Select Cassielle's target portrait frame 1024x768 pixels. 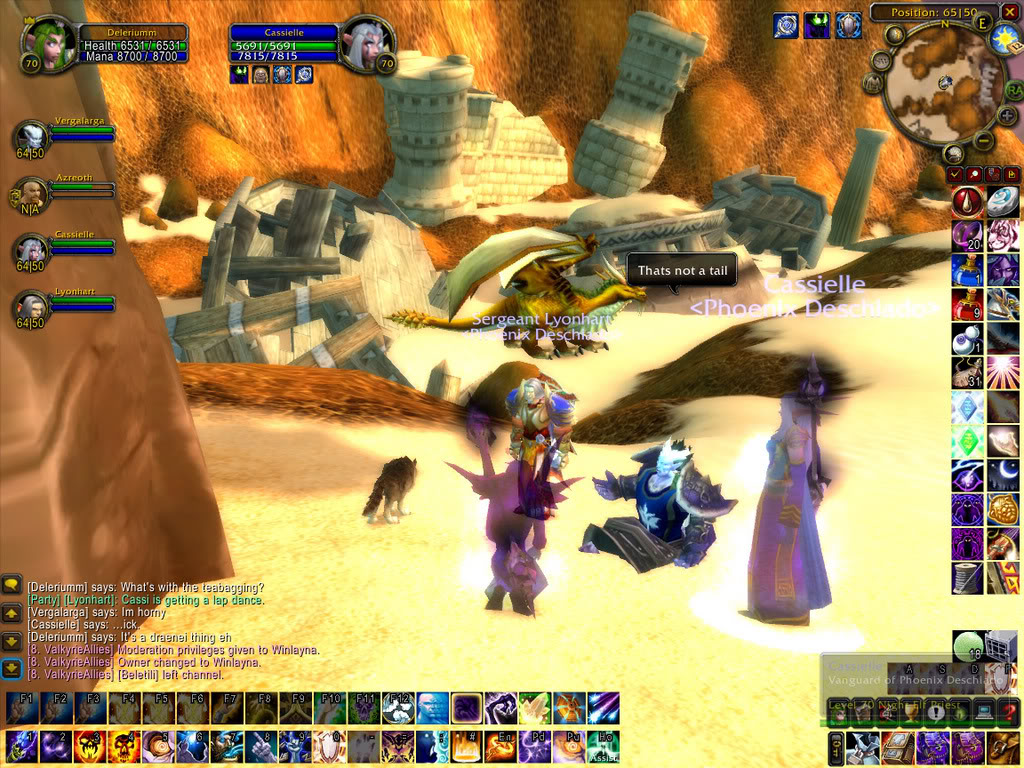[367, 43]
